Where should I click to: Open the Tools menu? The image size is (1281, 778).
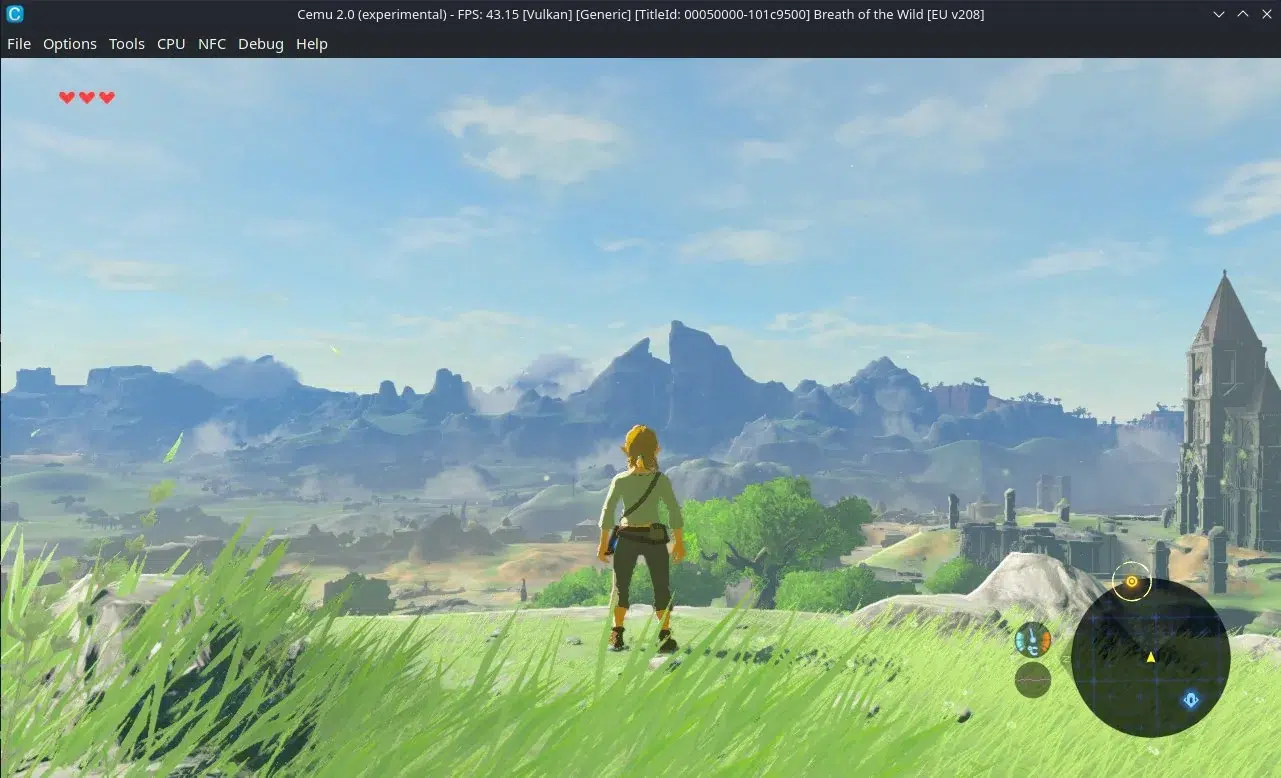coord(126,44)
